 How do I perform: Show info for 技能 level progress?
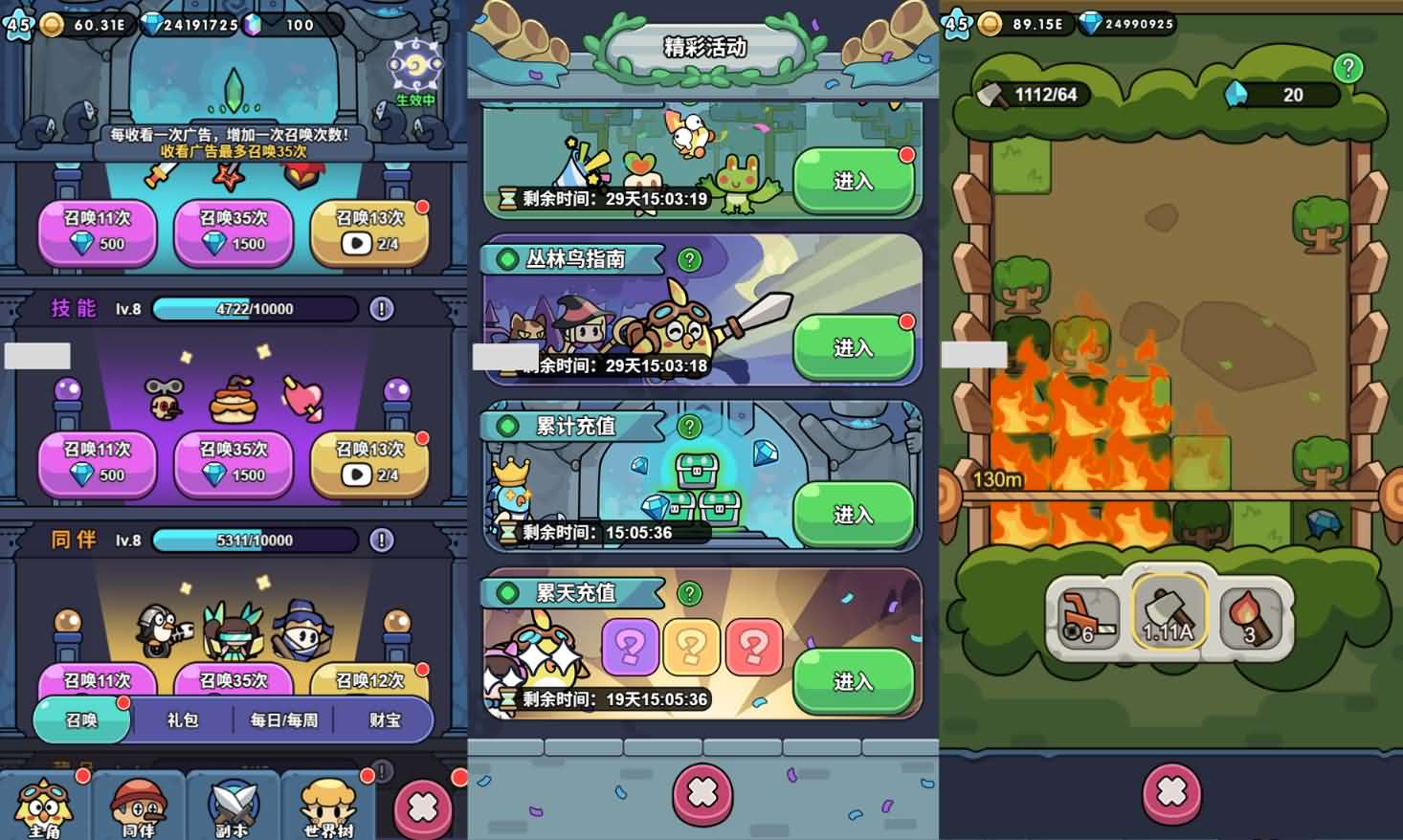pyautogui.click(x=382, y=309)
